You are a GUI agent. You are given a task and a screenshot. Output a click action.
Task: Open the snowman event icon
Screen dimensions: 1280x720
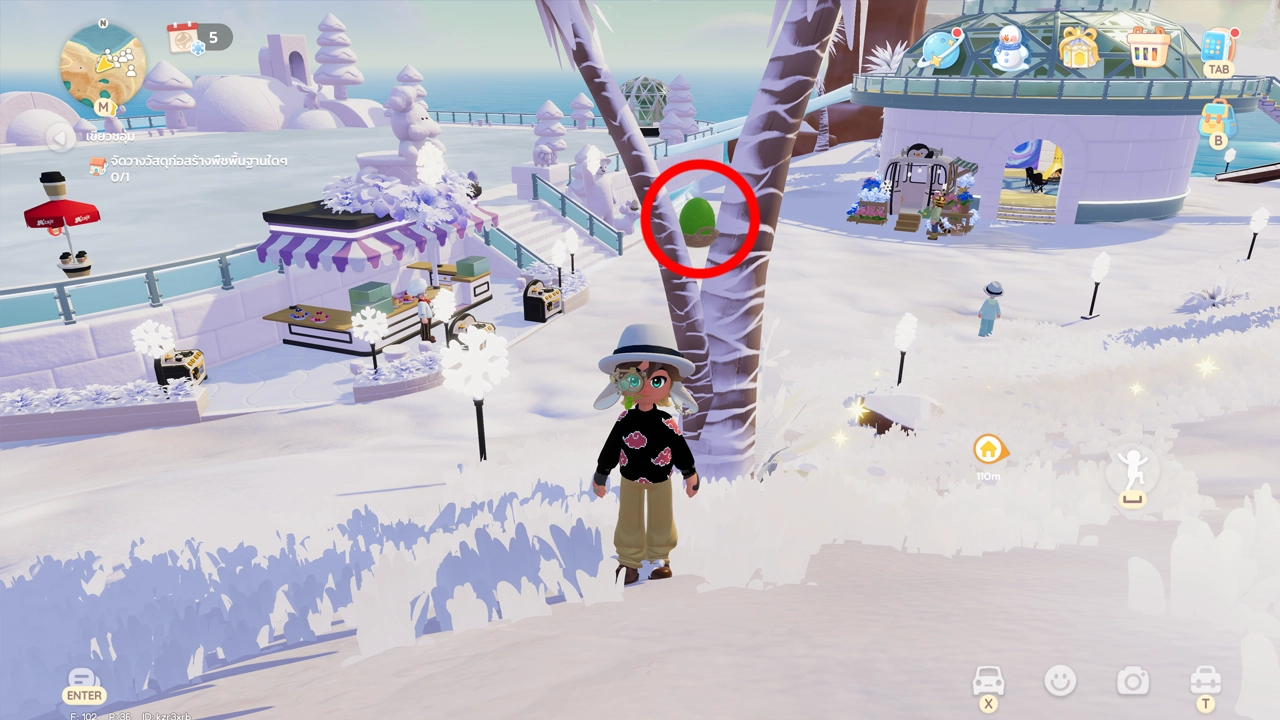click(1010, 48)
